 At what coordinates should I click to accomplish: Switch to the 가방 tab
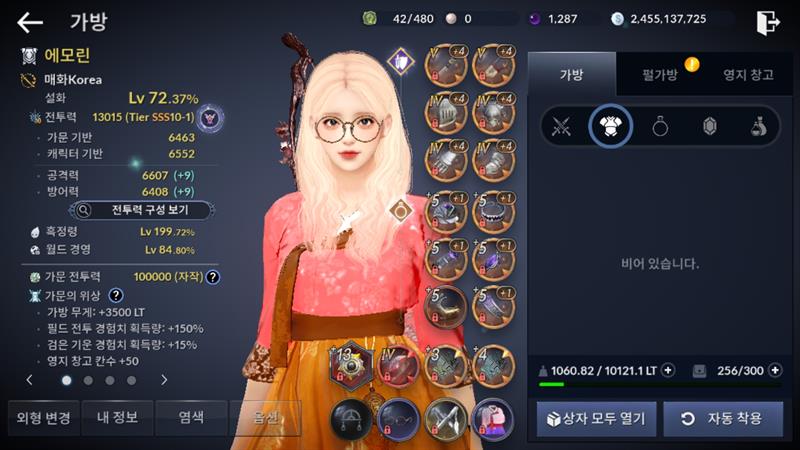(x=571, y=74)
